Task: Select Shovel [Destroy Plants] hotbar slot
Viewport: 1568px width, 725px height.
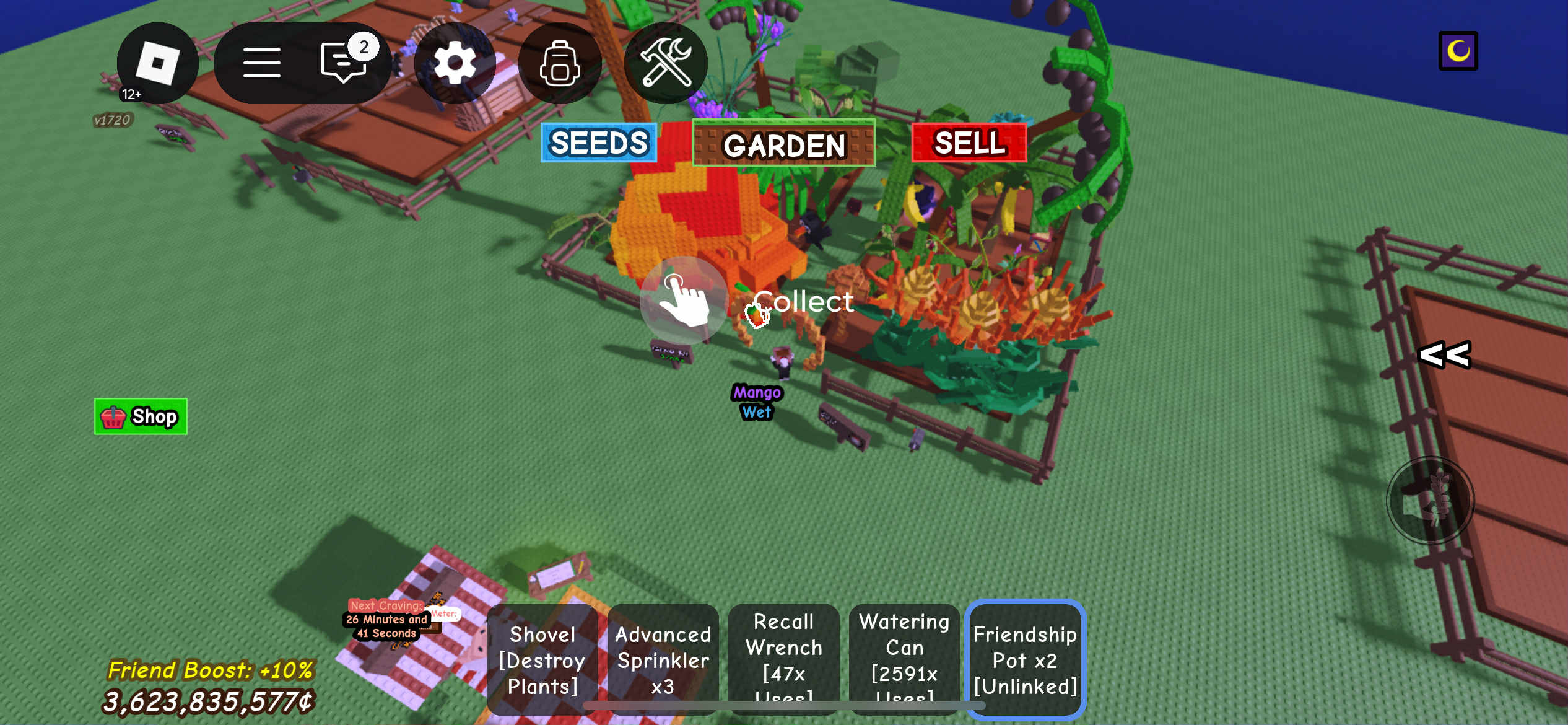Action: (542, 659)
